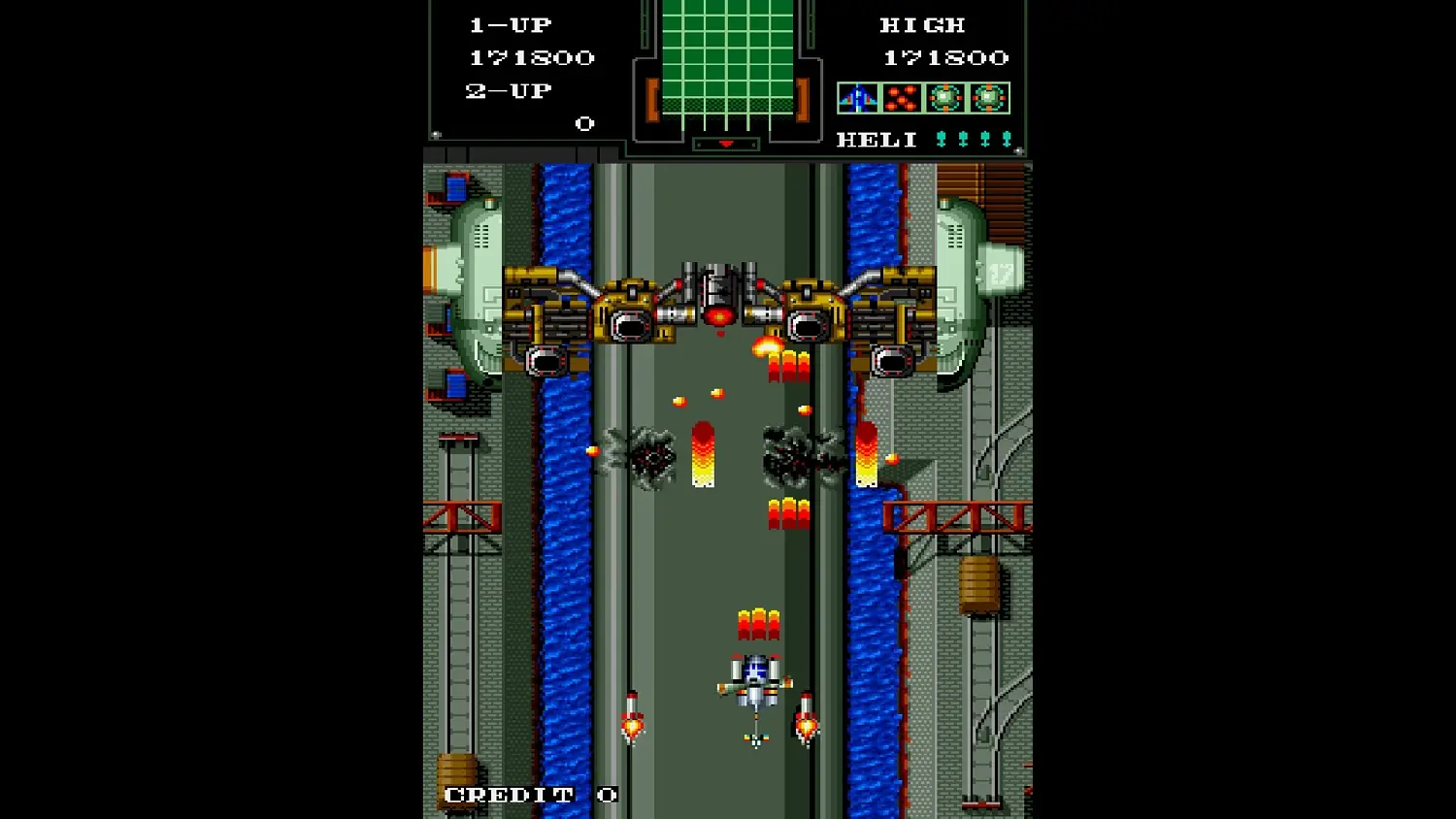Click the HIGH score label
The height and width of the screenshot is (819, 1456).
922,23
